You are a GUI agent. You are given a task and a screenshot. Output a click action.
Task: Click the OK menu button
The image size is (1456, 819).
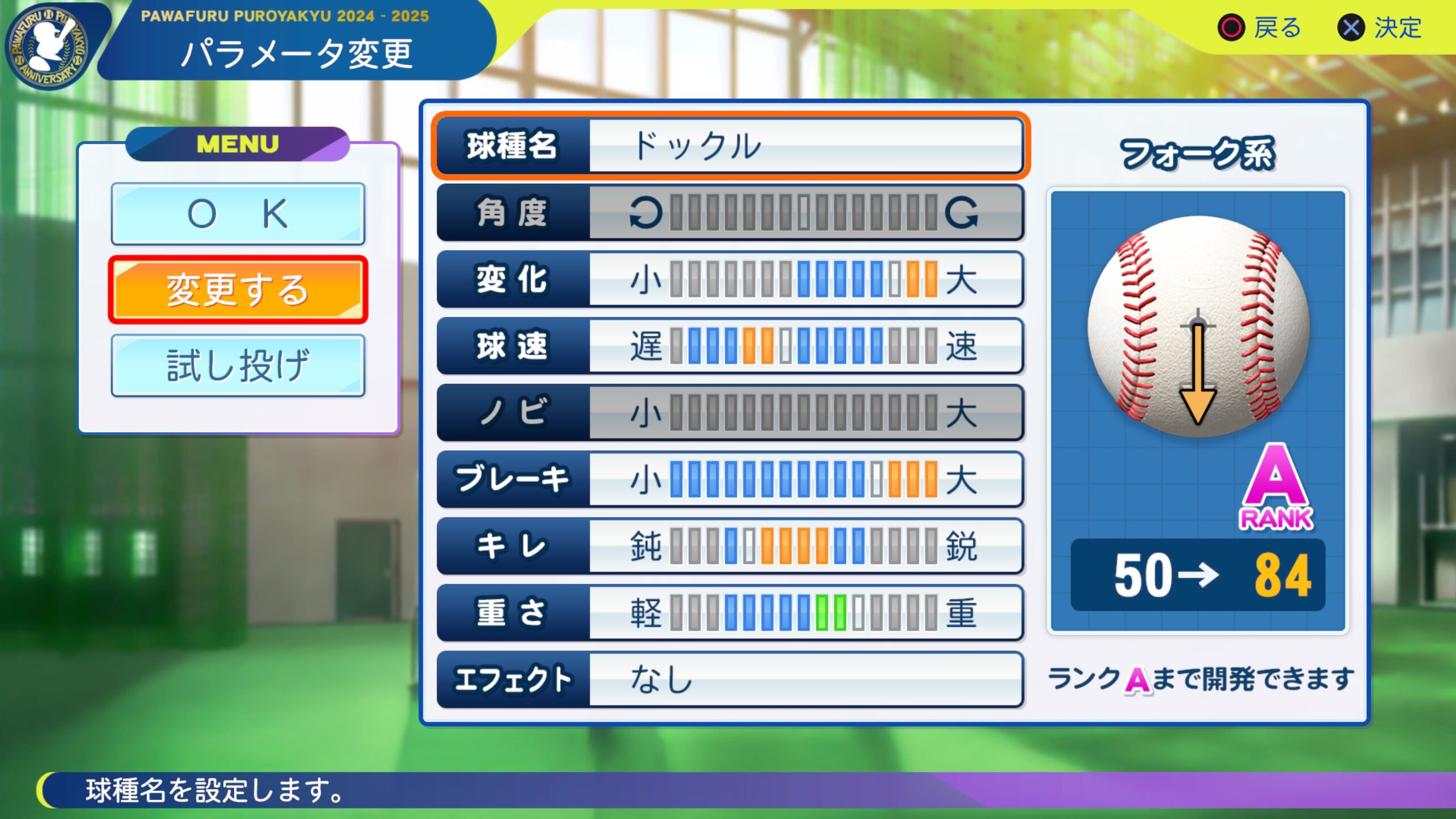tap(238, 214)
